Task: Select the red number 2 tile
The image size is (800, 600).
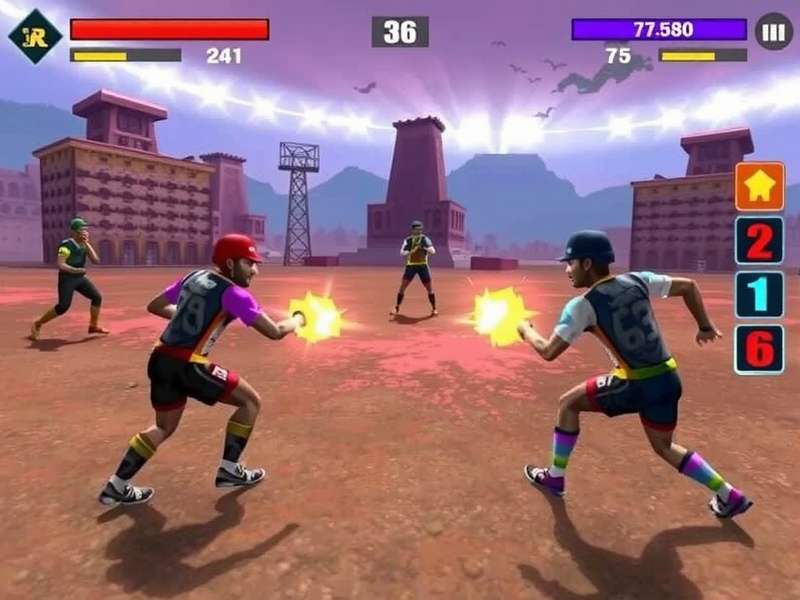Action: coord(759,241)
